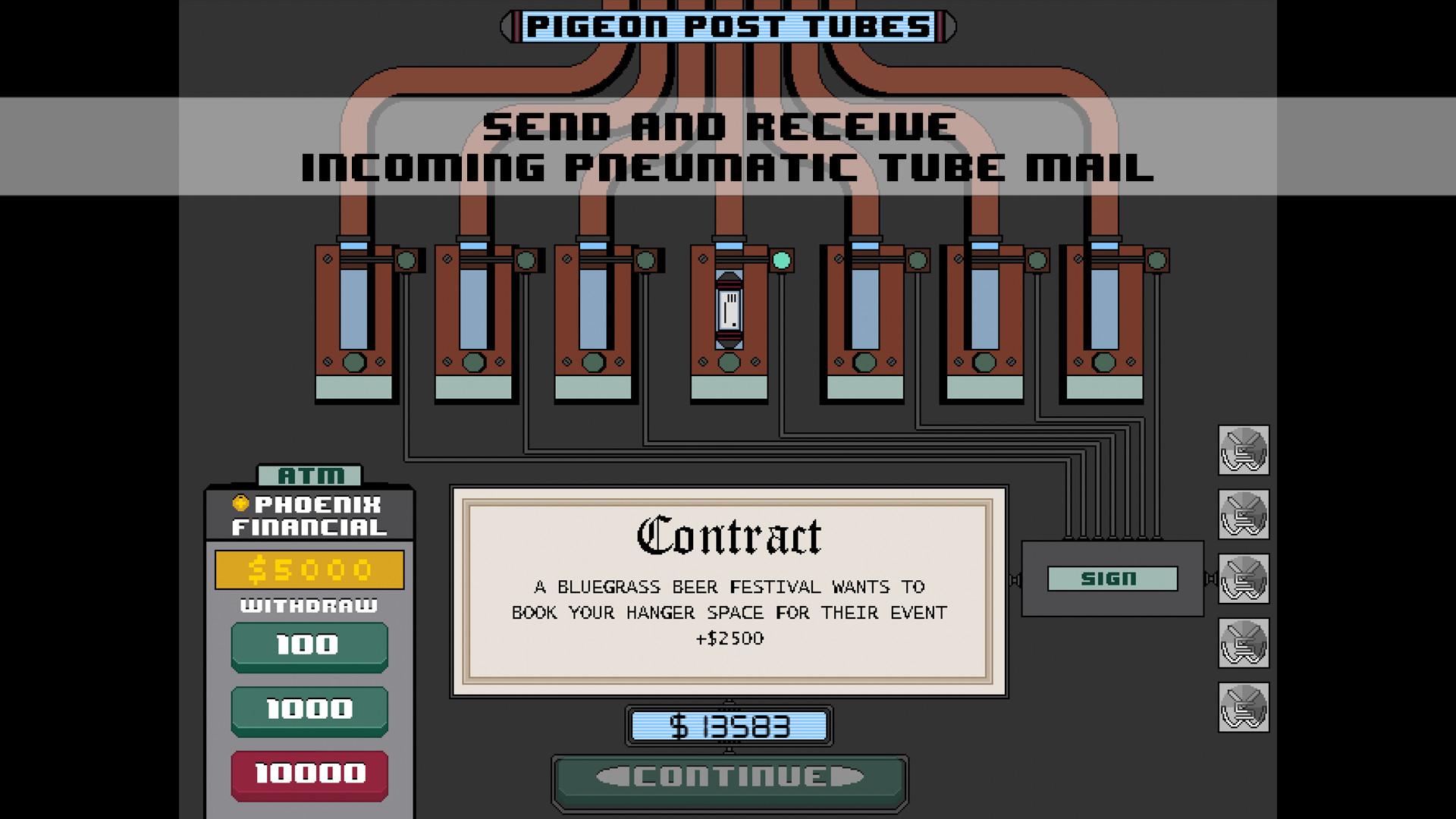Withdraw 10000 from the ATM
This screenshot has height=819, width=1456.
(309, 773)
